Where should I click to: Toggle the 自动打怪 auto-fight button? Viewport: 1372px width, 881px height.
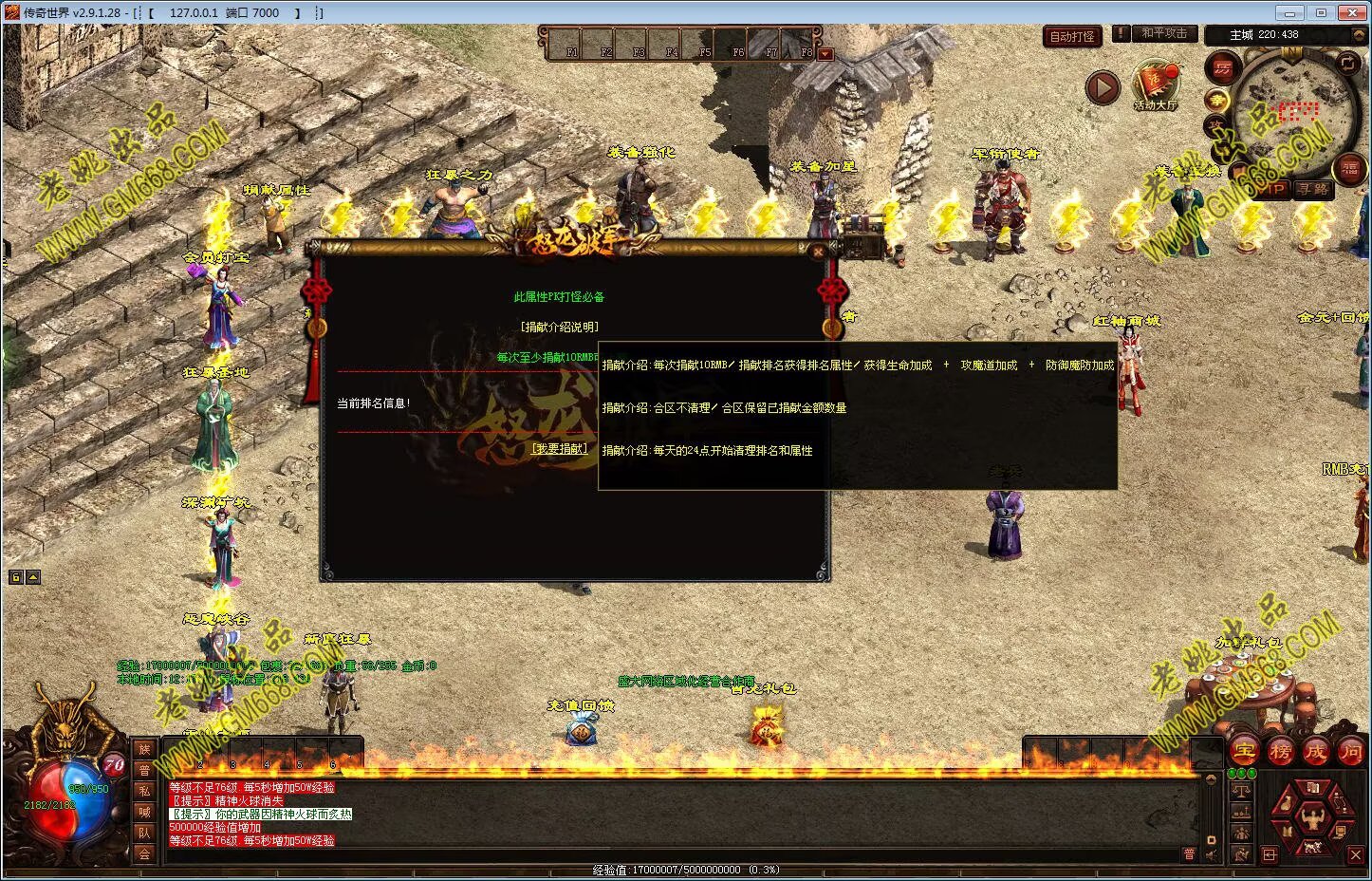(1071, 37)
